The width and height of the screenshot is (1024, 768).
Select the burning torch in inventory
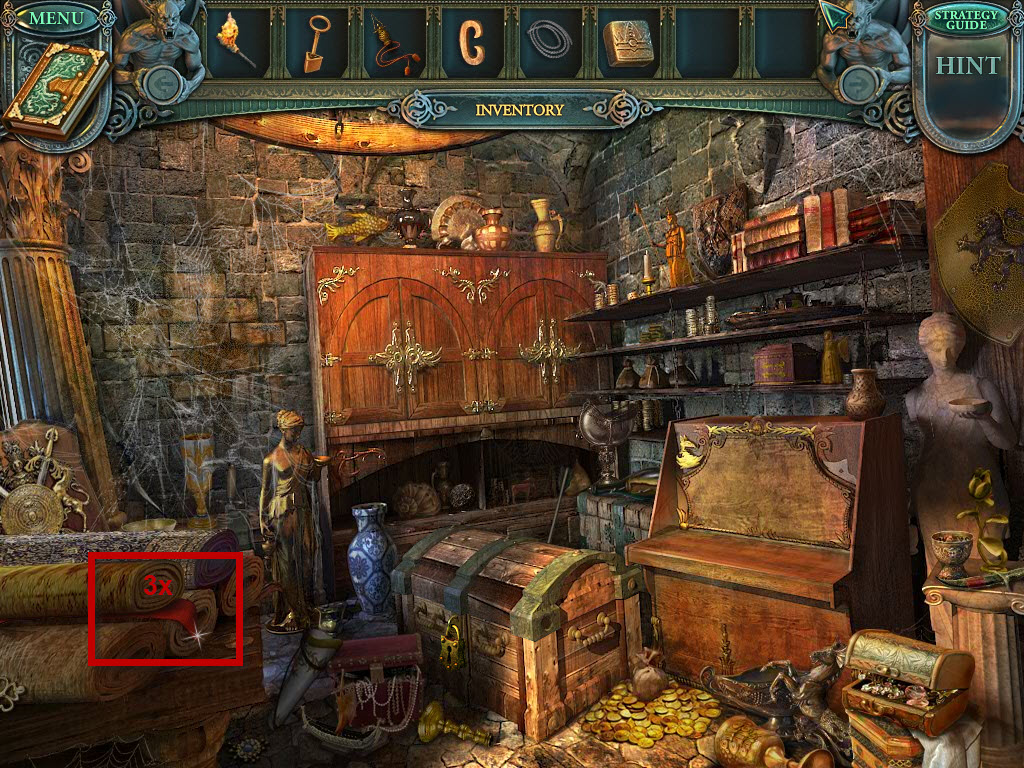click(235, 41)
